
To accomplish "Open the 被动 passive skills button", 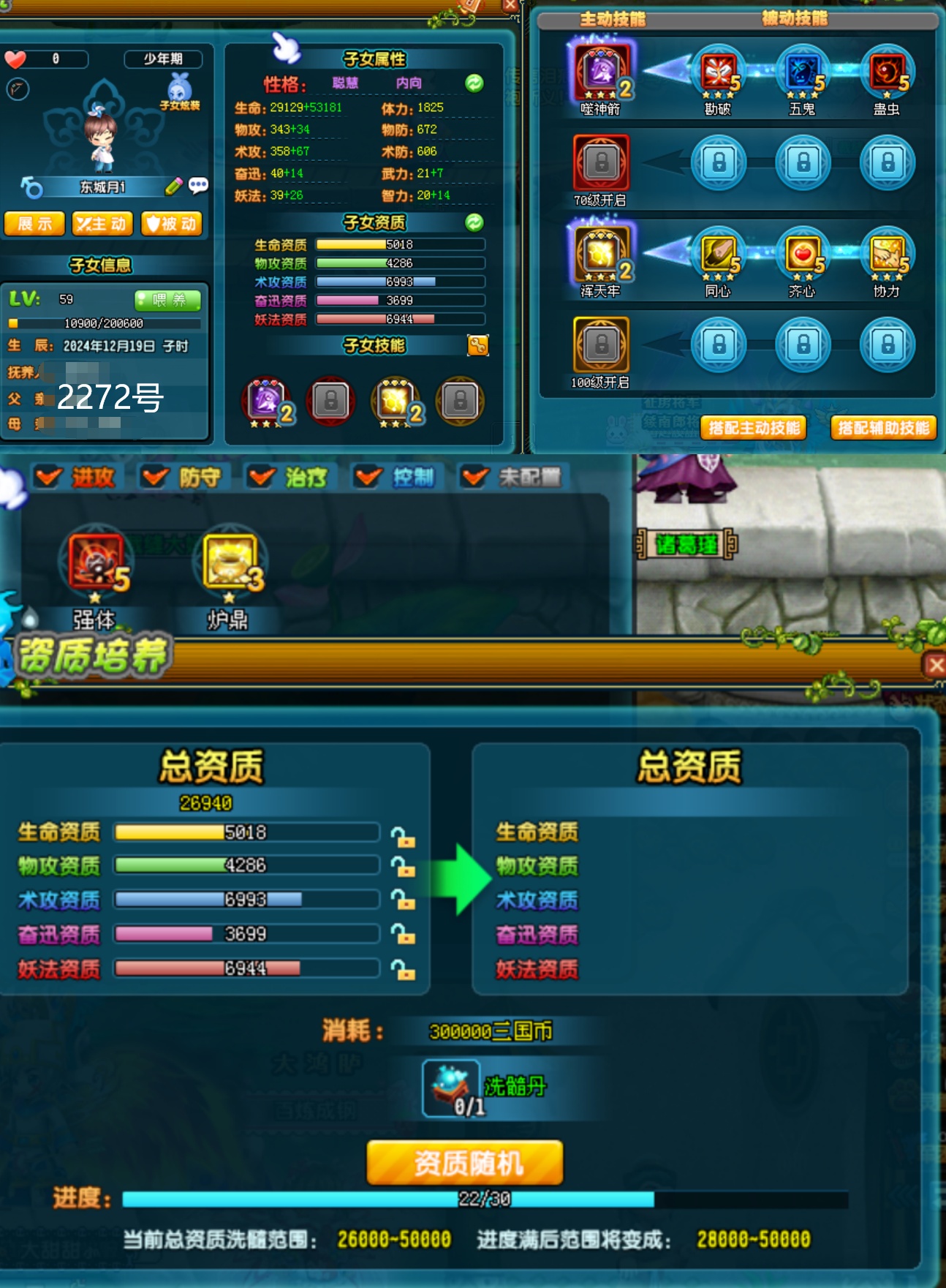I will click(x=171, y=224).
